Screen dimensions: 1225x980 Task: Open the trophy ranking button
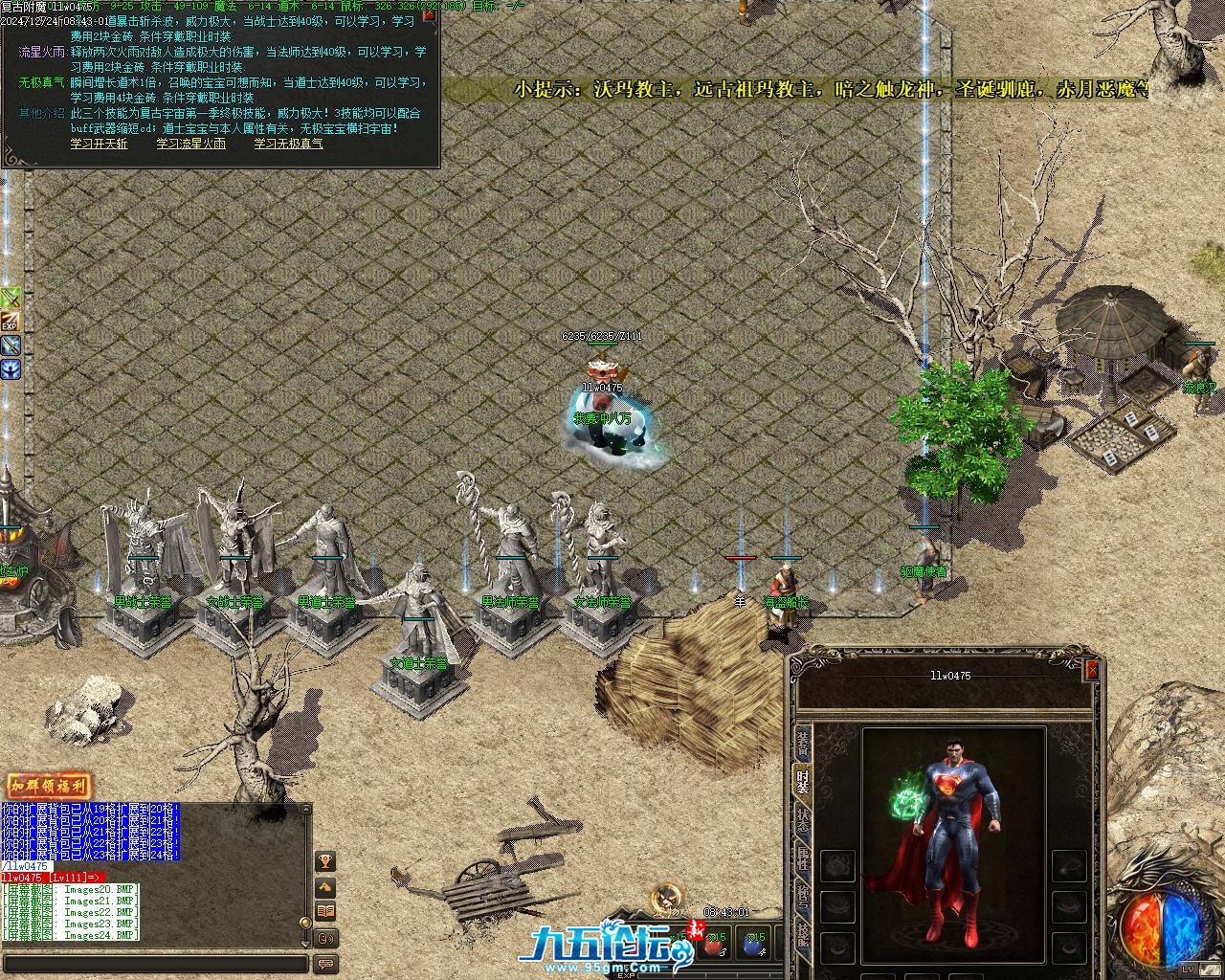325,861
